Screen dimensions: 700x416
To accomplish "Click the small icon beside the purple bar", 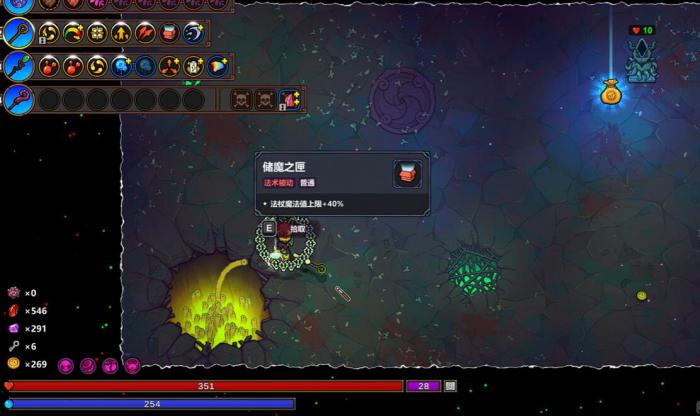I will (451, 386).
